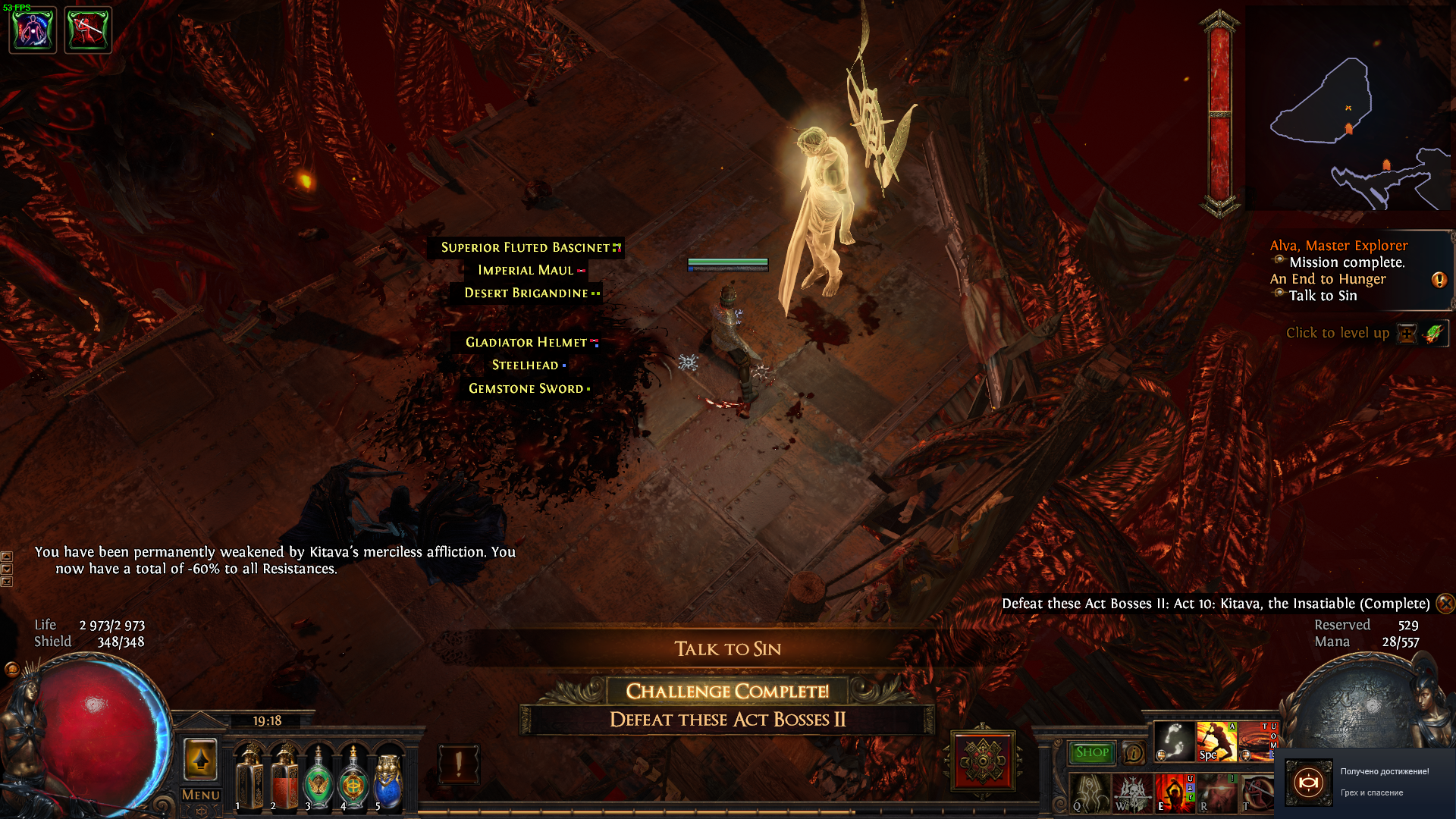Open the exclamation mark notification box
The height and width of the screenshot is (819, 1456).
tap(458, 764)
